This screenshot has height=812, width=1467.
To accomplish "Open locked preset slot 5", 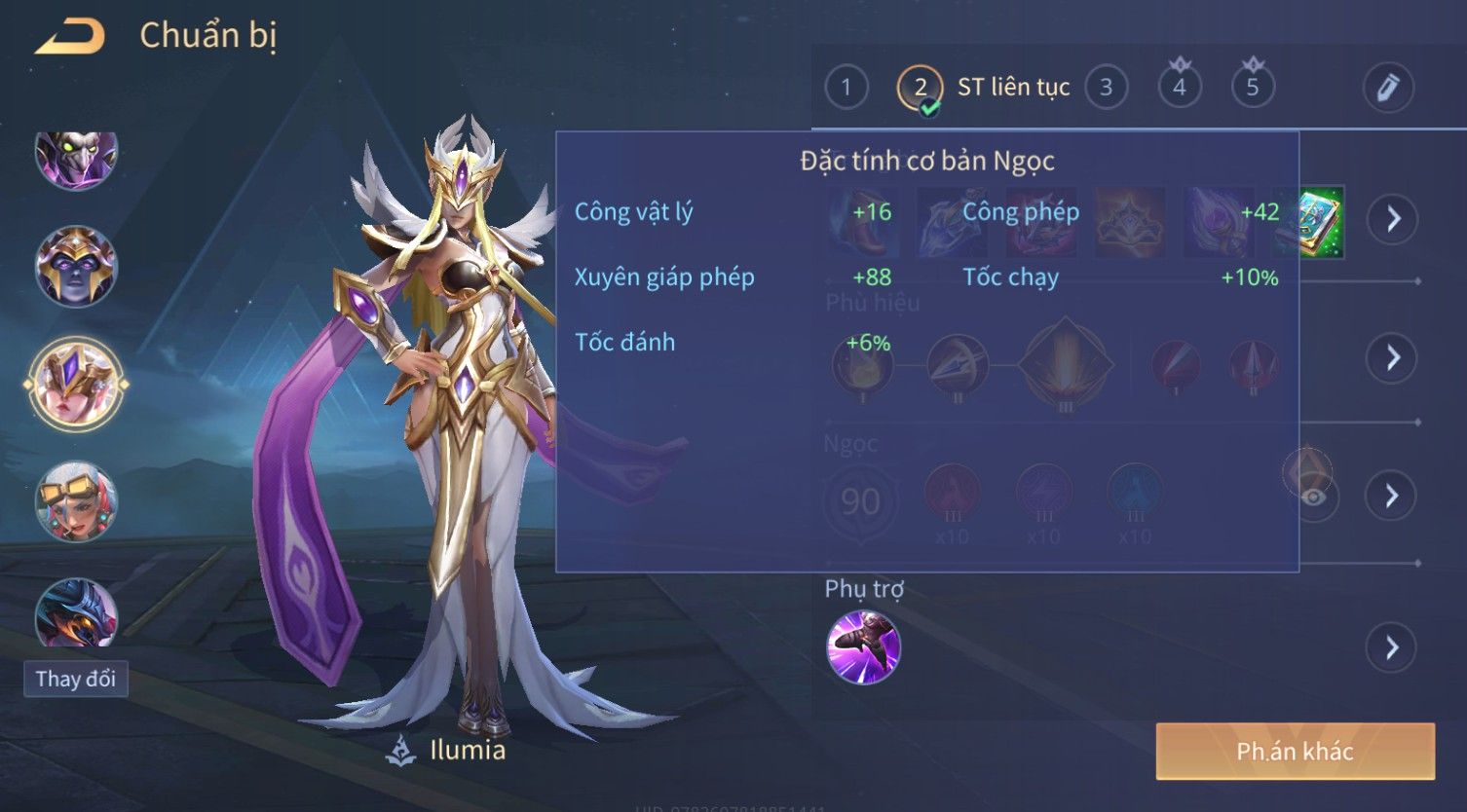I will (1252, 88).
